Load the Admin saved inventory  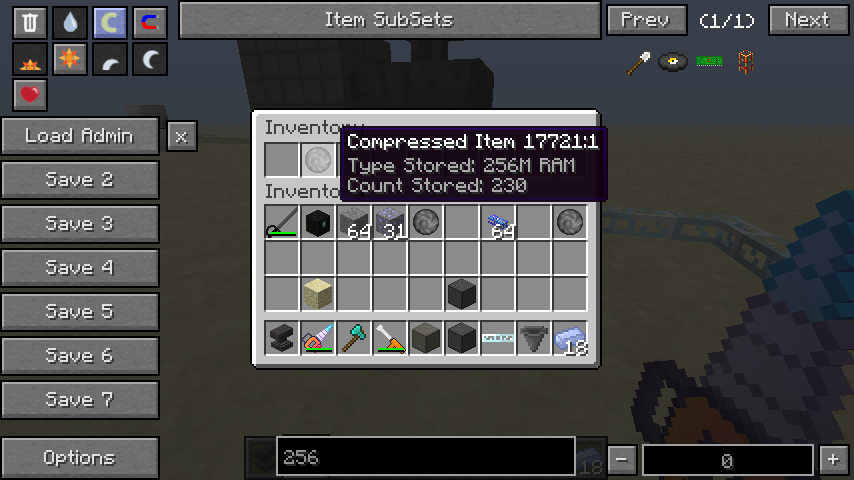pos(80,136)
